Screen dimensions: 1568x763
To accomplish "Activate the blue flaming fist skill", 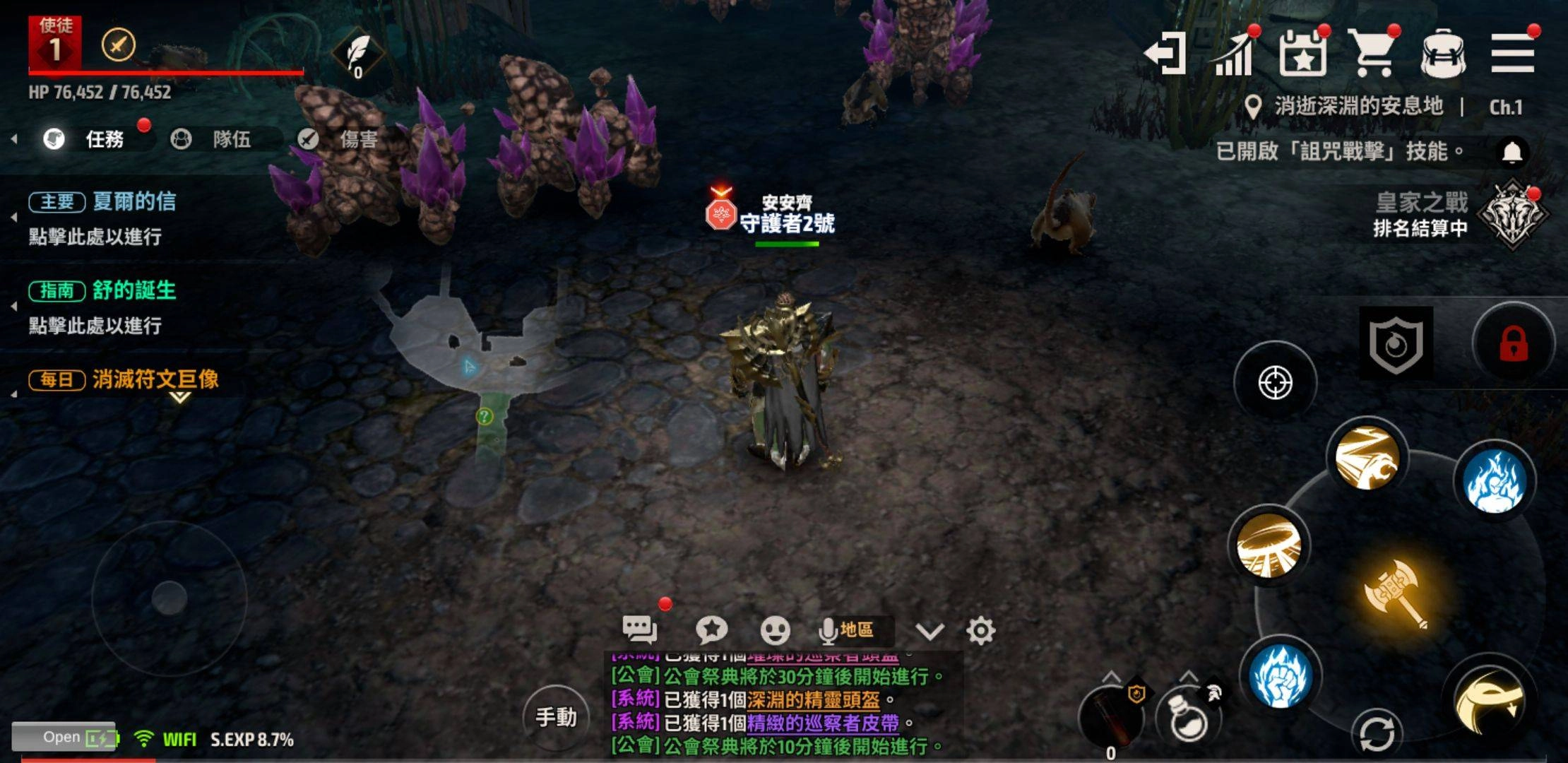I will point(1280,676).
